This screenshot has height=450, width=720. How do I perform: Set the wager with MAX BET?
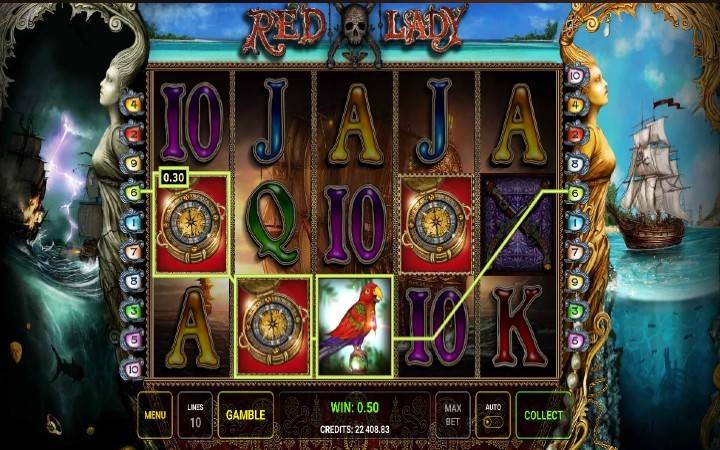[x=453, y=414]
